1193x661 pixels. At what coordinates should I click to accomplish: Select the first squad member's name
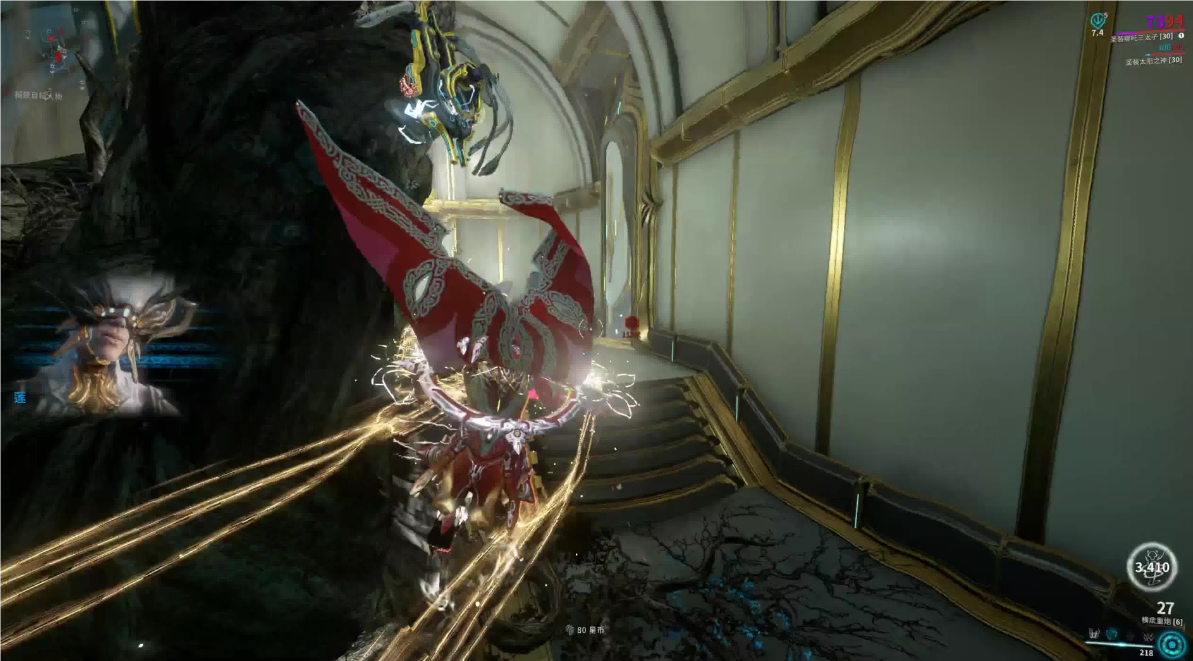pos(1142,37)
